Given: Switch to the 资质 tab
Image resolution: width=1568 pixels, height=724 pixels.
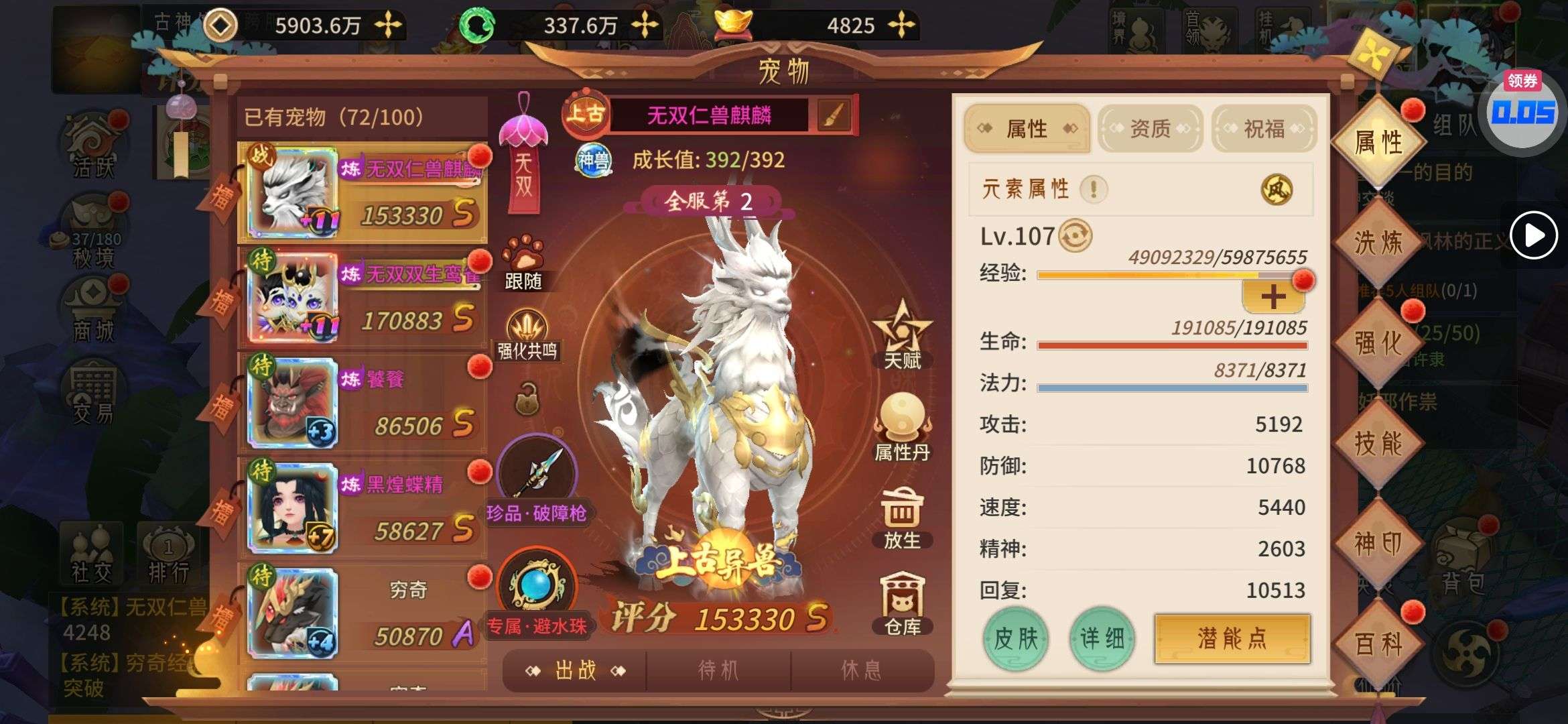Looking at the screenshot, I should click(1150, 128).
